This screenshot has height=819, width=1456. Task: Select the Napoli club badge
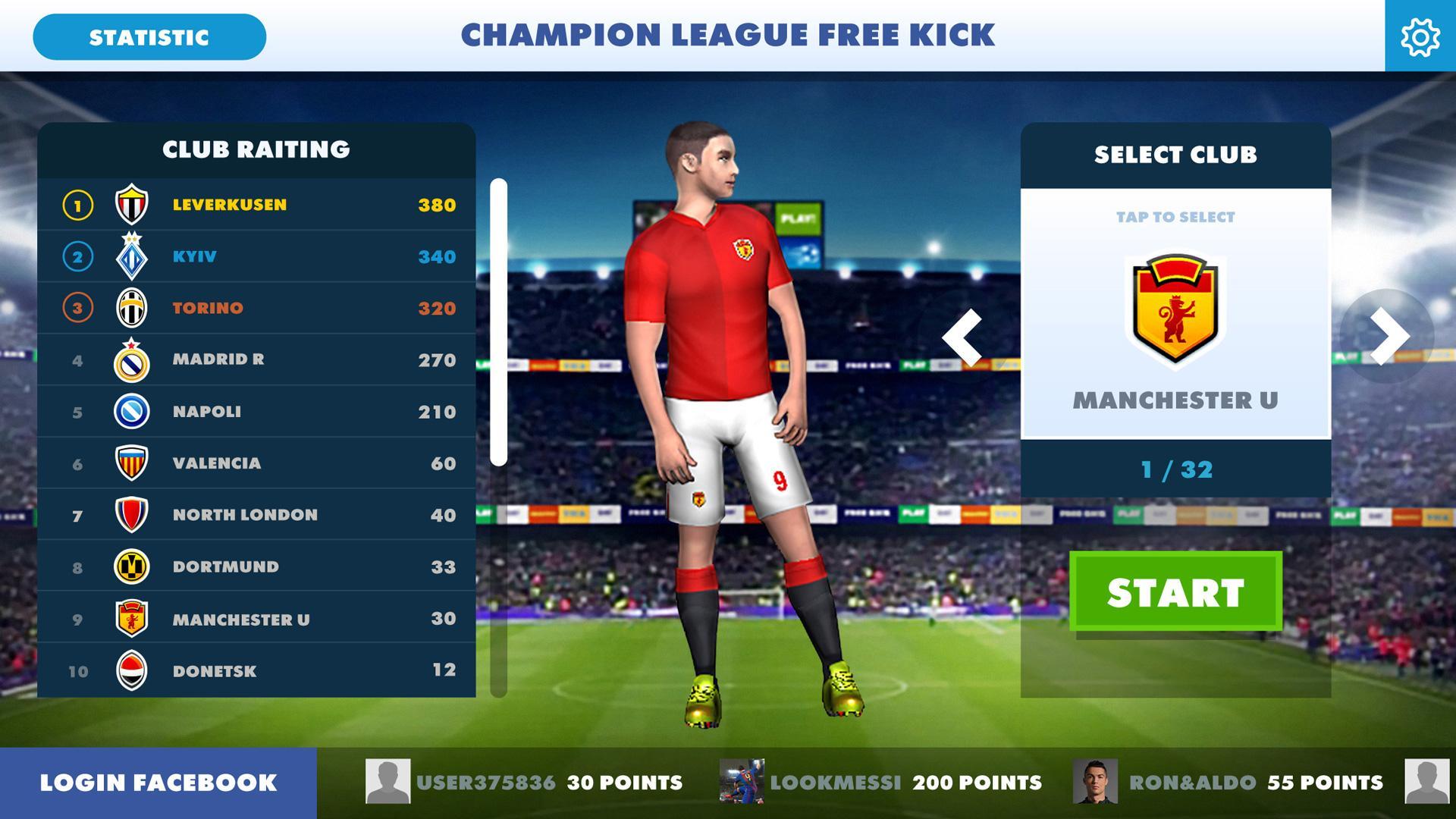[132, 411]
